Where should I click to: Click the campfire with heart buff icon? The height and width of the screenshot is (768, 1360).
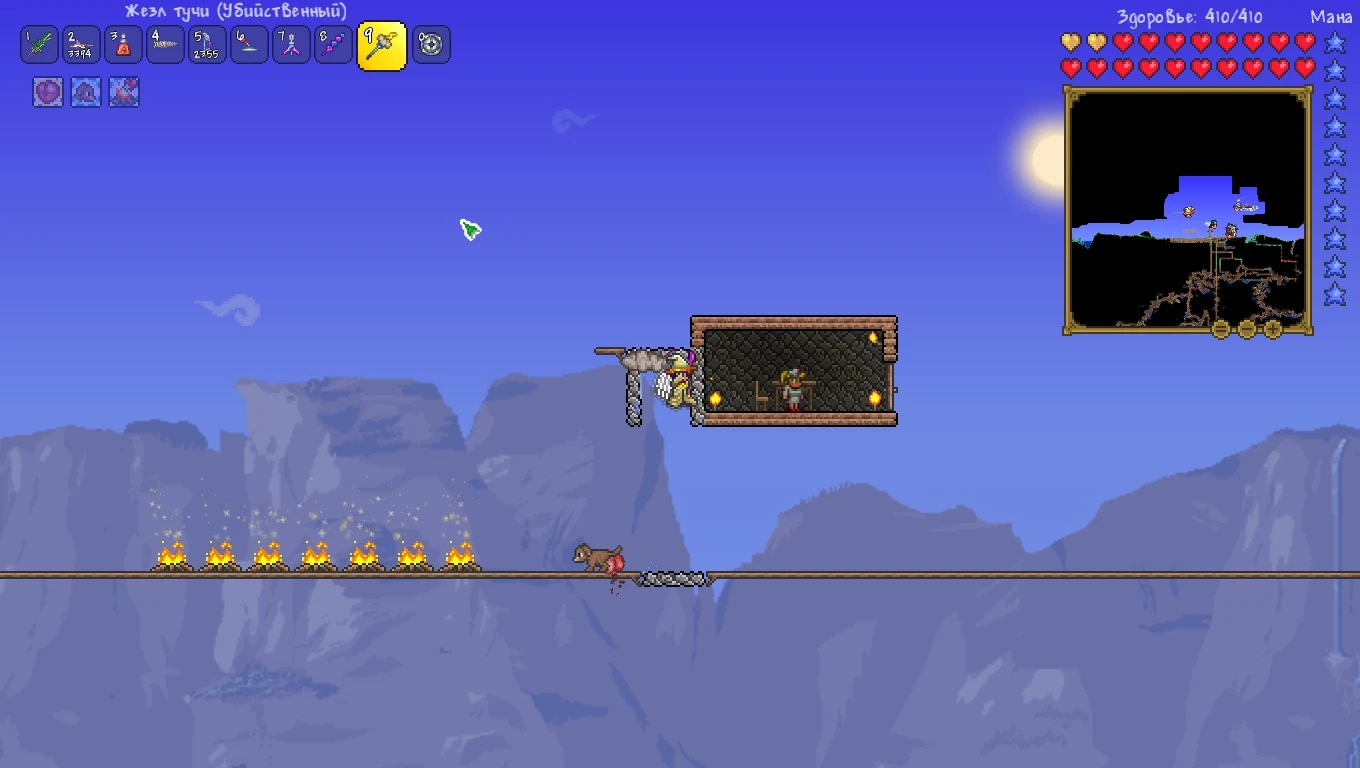(x=124, y=93)
